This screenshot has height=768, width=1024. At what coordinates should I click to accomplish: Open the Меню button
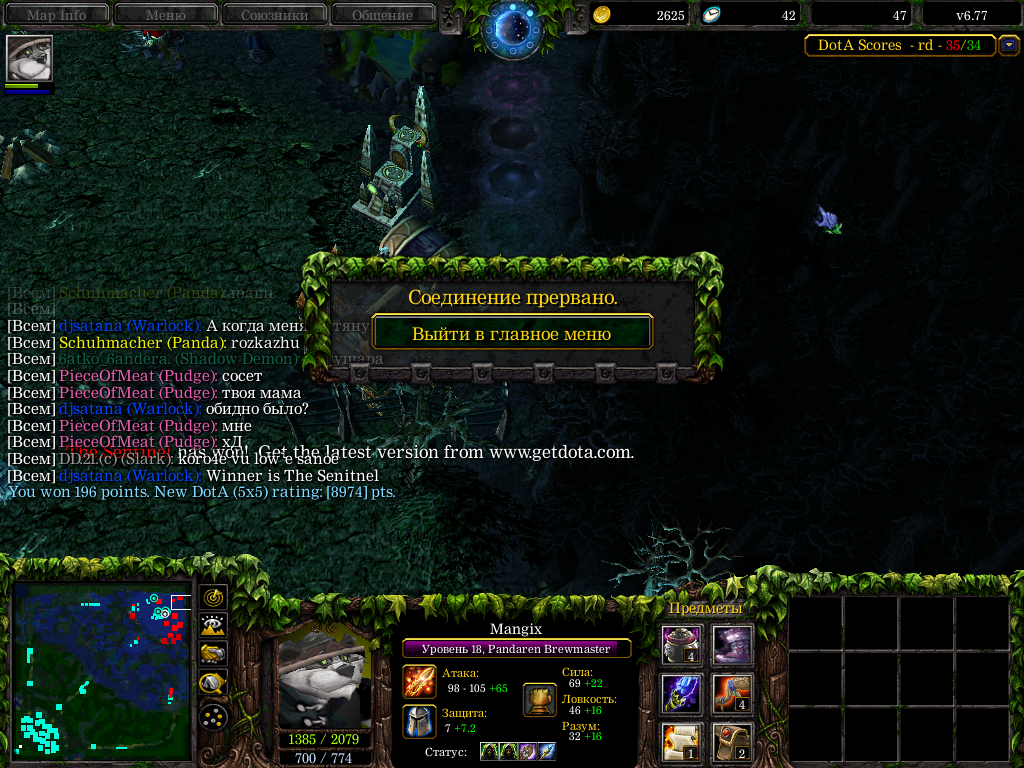165,15
